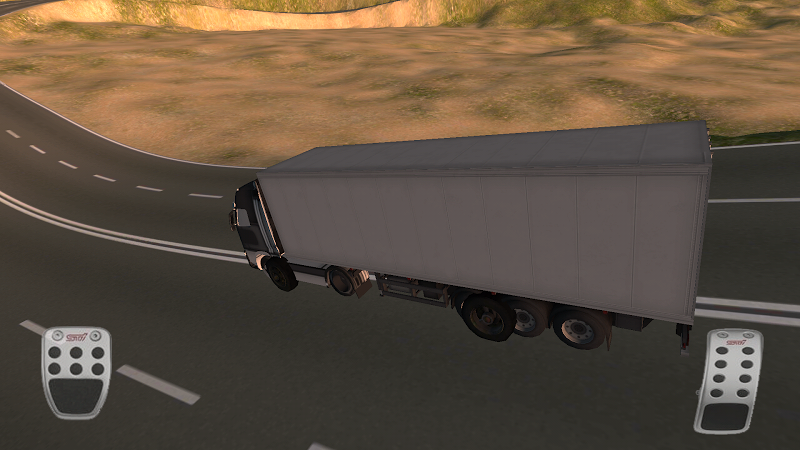This screenshot has width=800, height=450.
Task: Tap the brake pedal on the left
Action: (x=76, y=372)
